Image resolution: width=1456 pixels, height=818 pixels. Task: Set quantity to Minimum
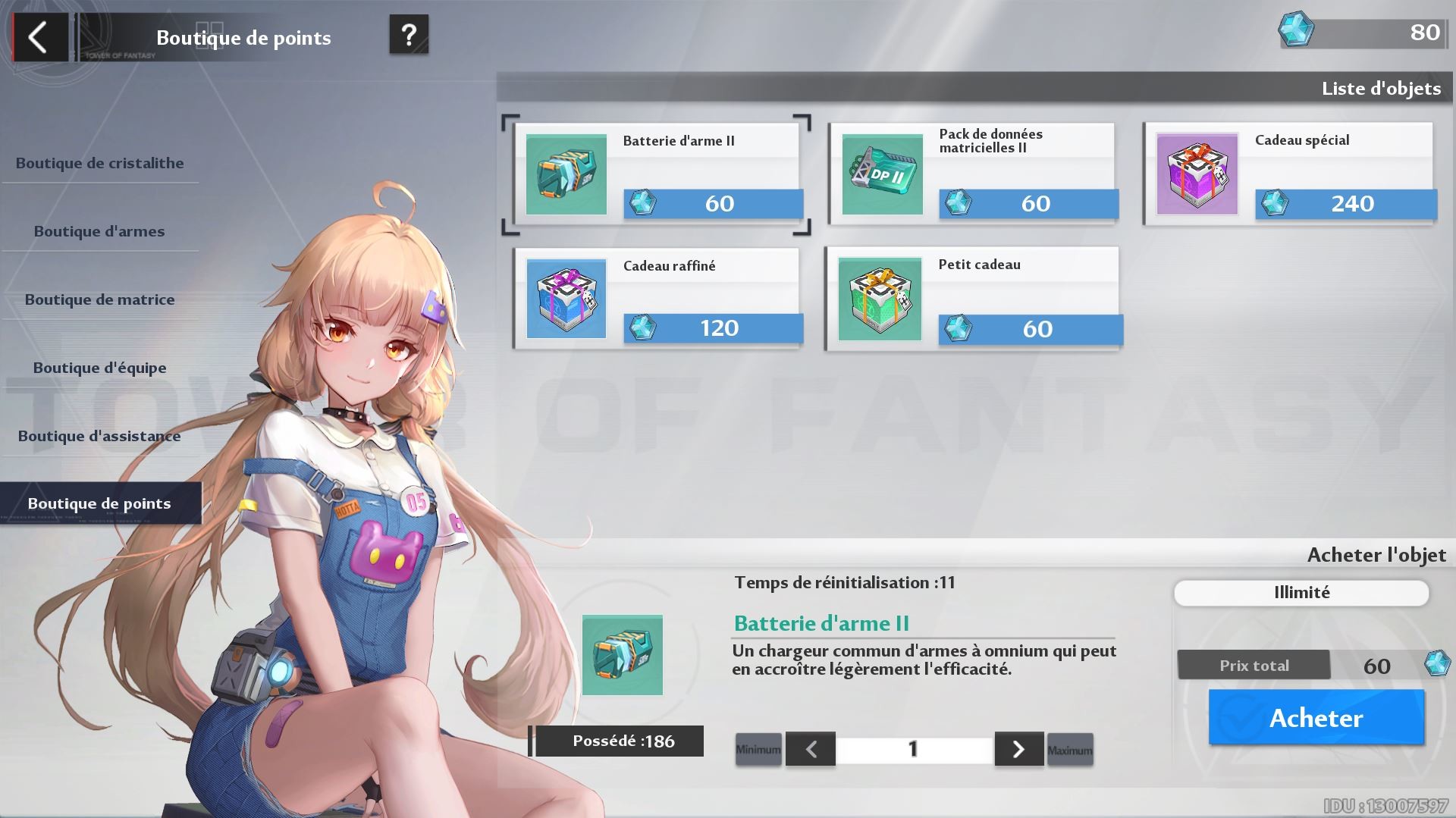[x=758, y=749]
